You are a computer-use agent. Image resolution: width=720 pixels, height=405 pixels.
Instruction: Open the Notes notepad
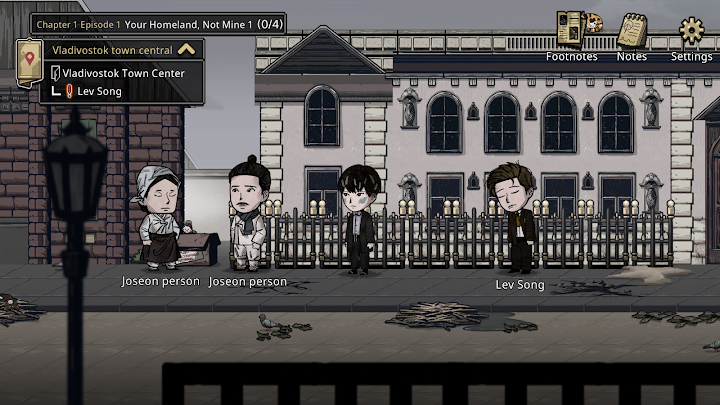coord(631,31)
